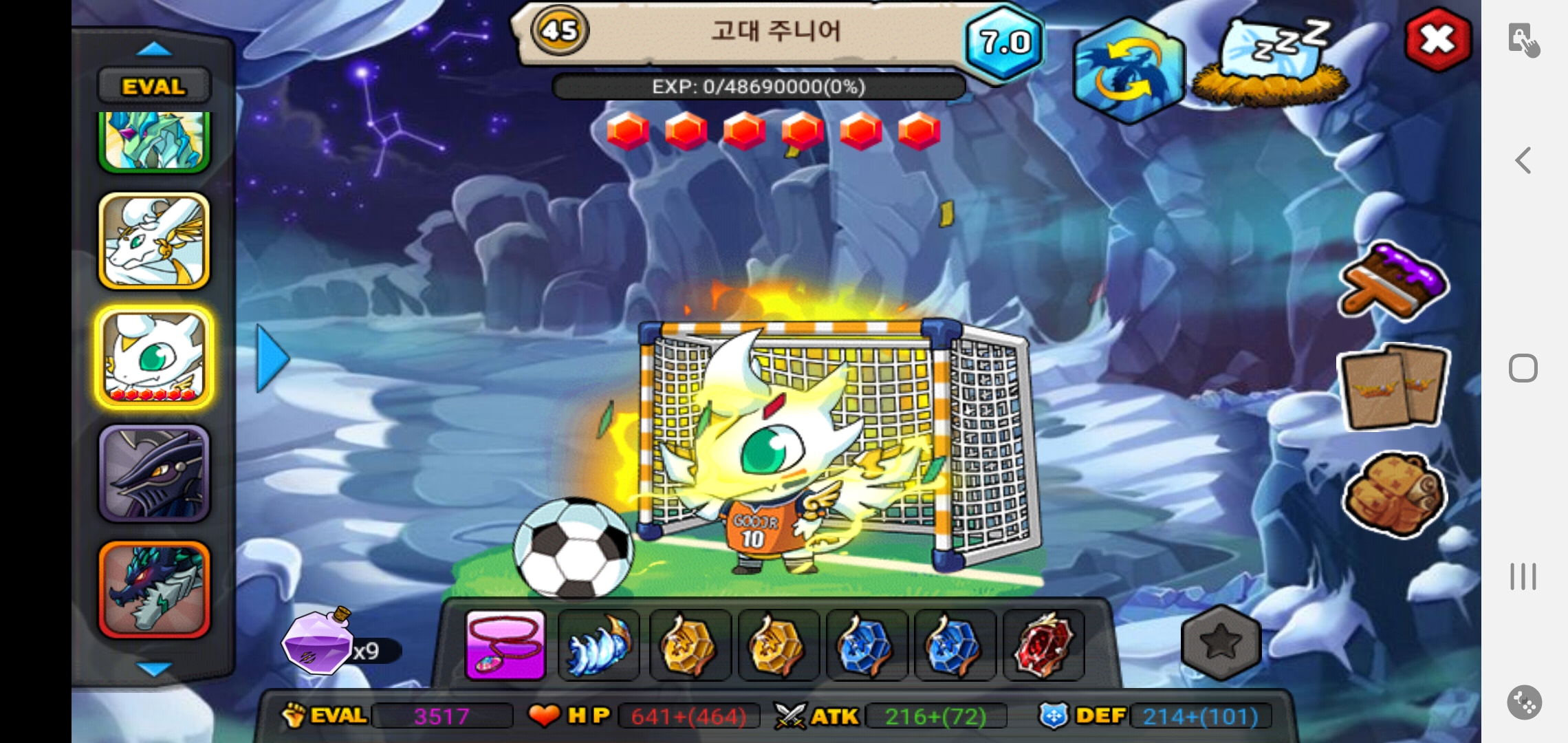
Task: Expand the panel with the blue side arrow
Action: [x=273, y=358]
